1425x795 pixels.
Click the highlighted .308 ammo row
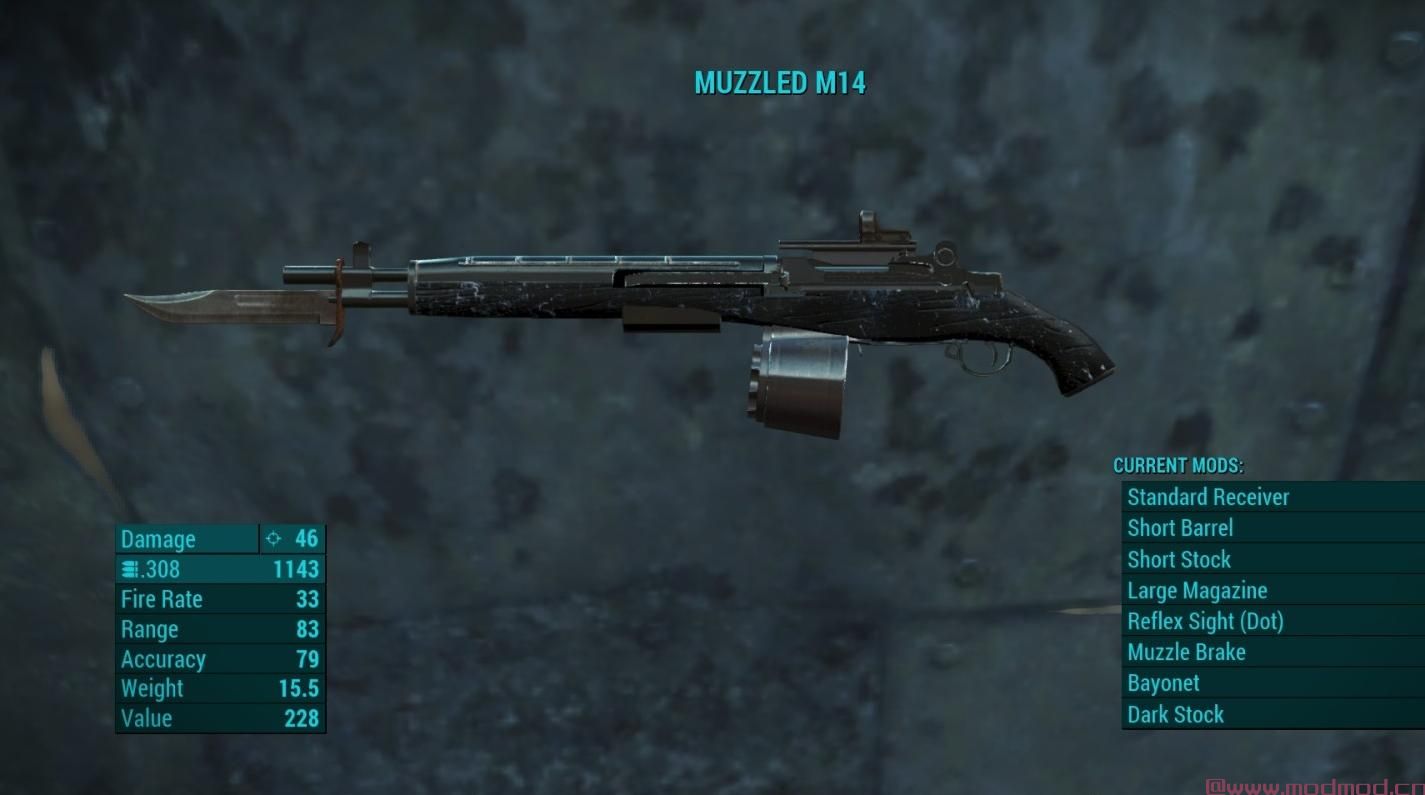pos(220,569)
